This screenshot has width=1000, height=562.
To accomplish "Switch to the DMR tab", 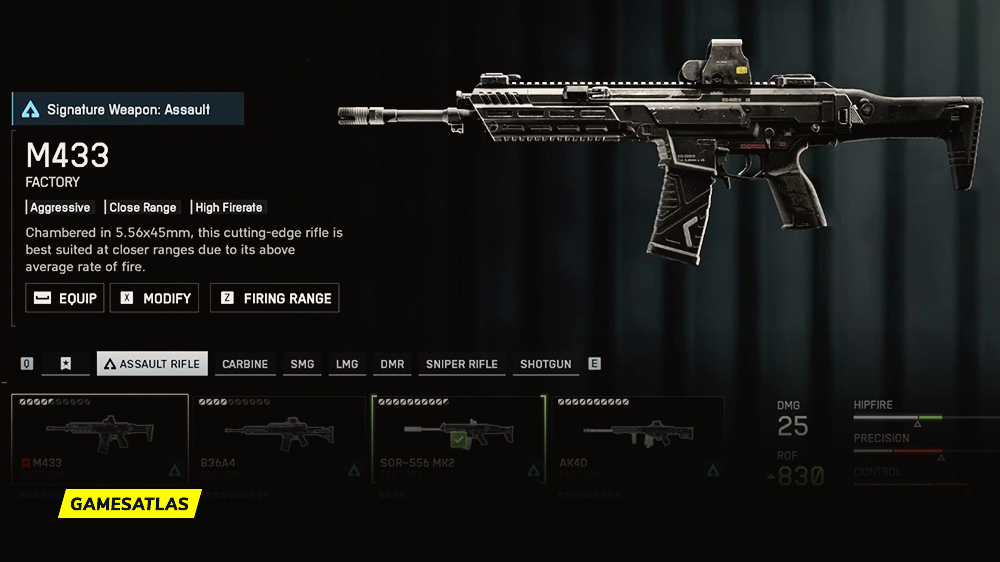I will coord(392,364).
